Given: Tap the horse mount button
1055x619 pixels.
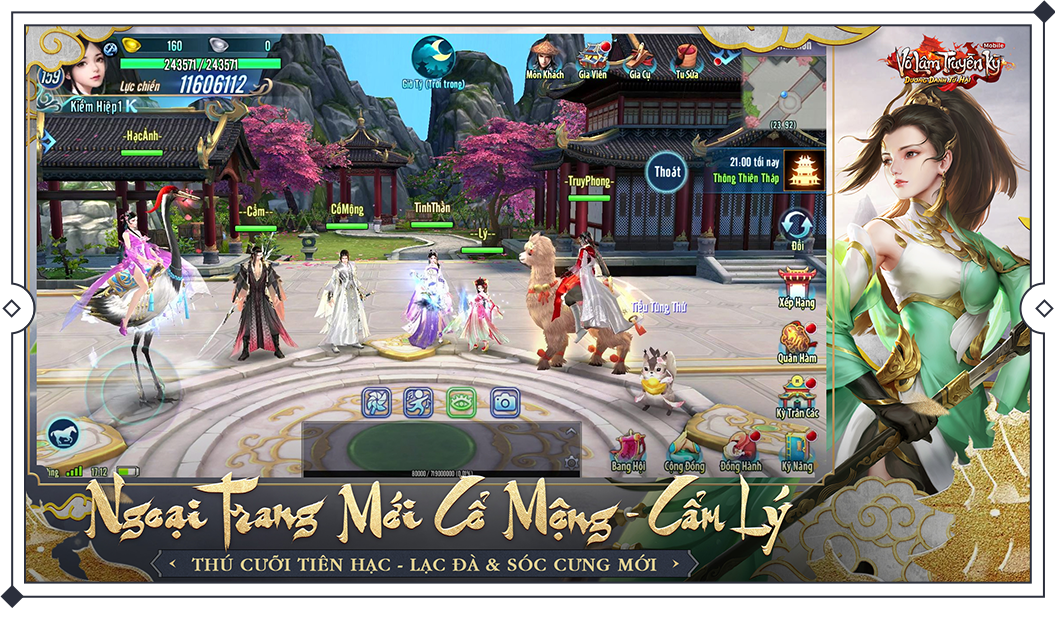Looking at the screenshot, I should 63,434.
